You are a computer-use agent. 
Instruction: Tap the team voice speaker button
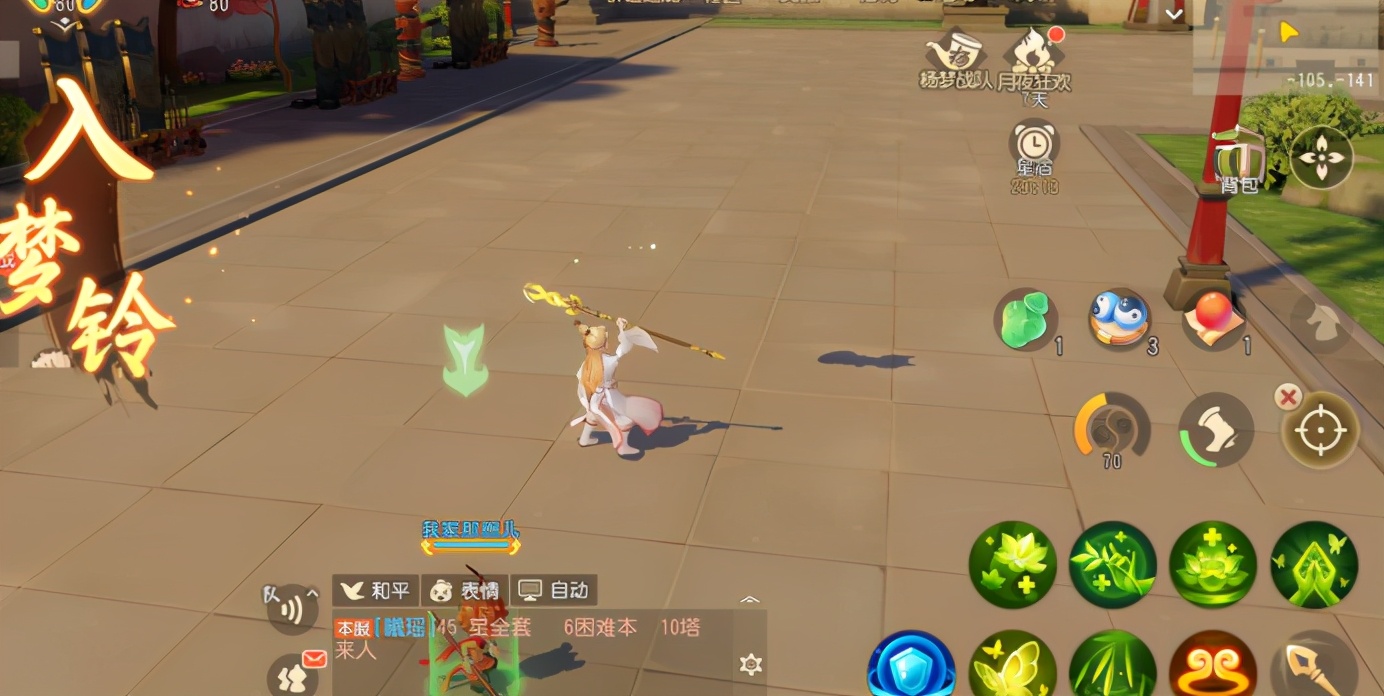point(291,608)
